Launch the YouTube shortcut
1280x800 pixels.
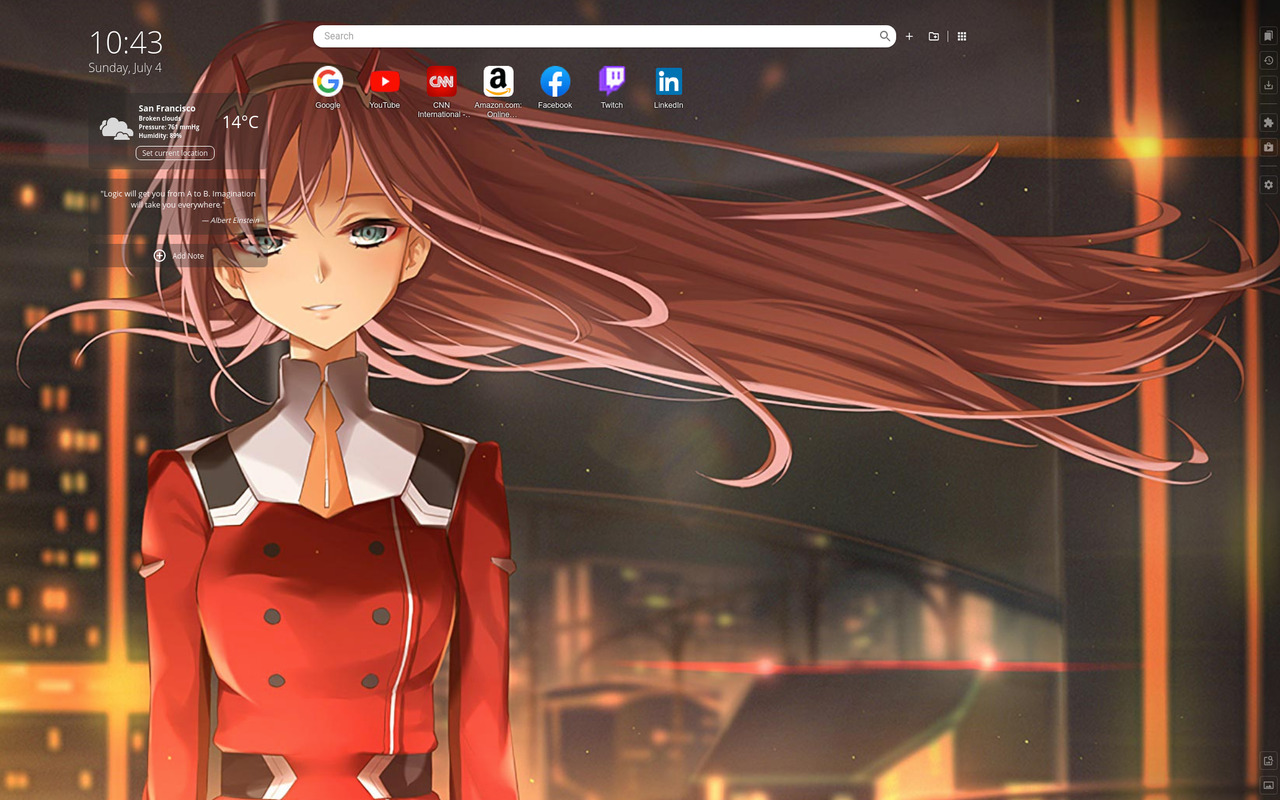(x=384, y=82)
